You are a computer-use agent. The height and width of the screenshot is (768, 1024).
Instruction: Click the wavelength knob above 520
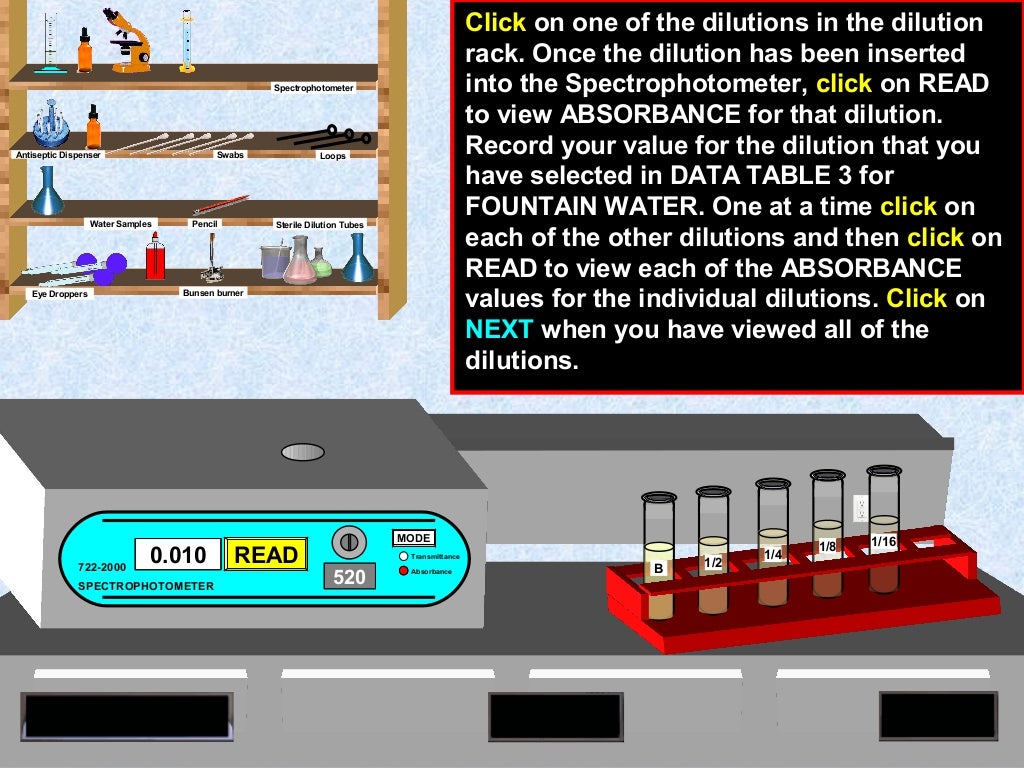(349, 542)
